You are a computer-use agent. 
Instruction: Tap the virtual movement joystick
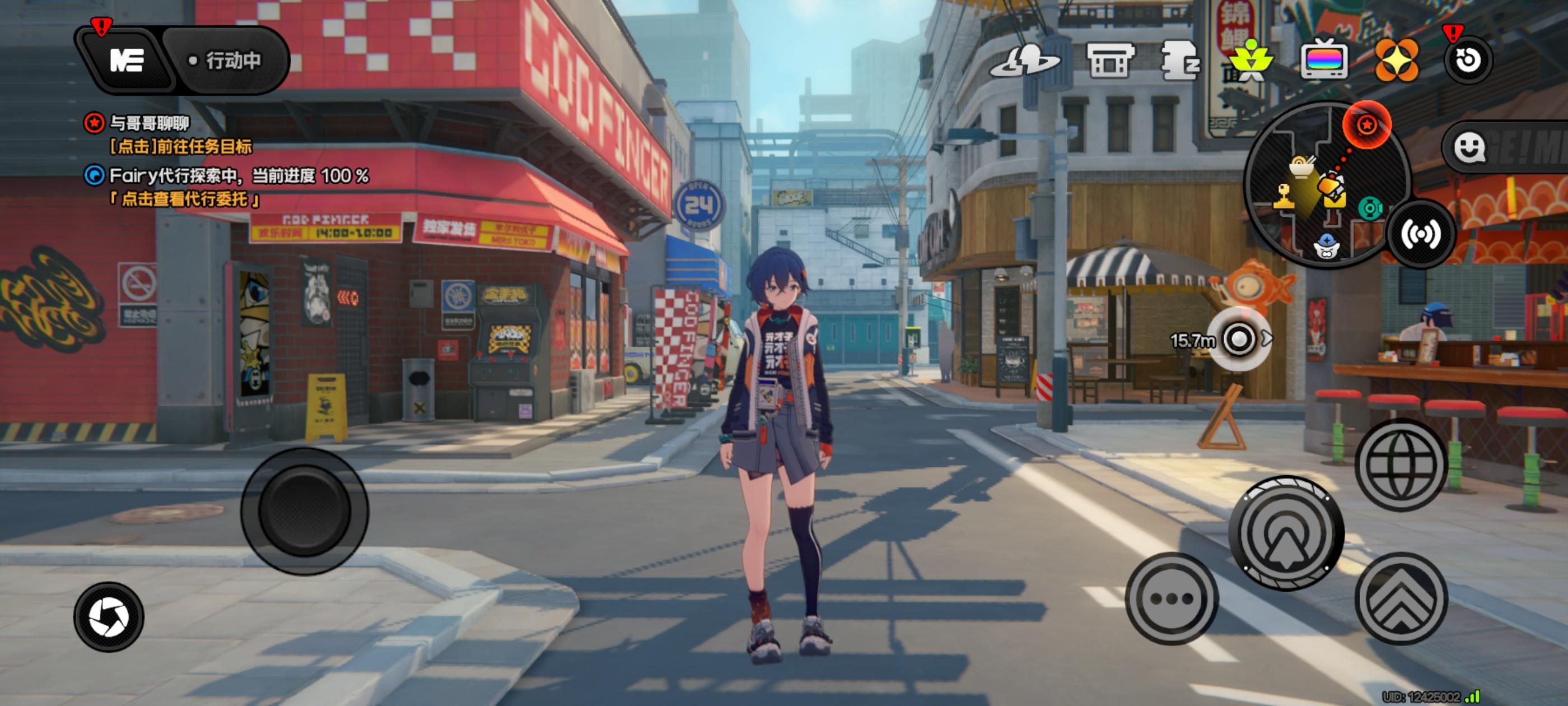click(x=304, y=510)
